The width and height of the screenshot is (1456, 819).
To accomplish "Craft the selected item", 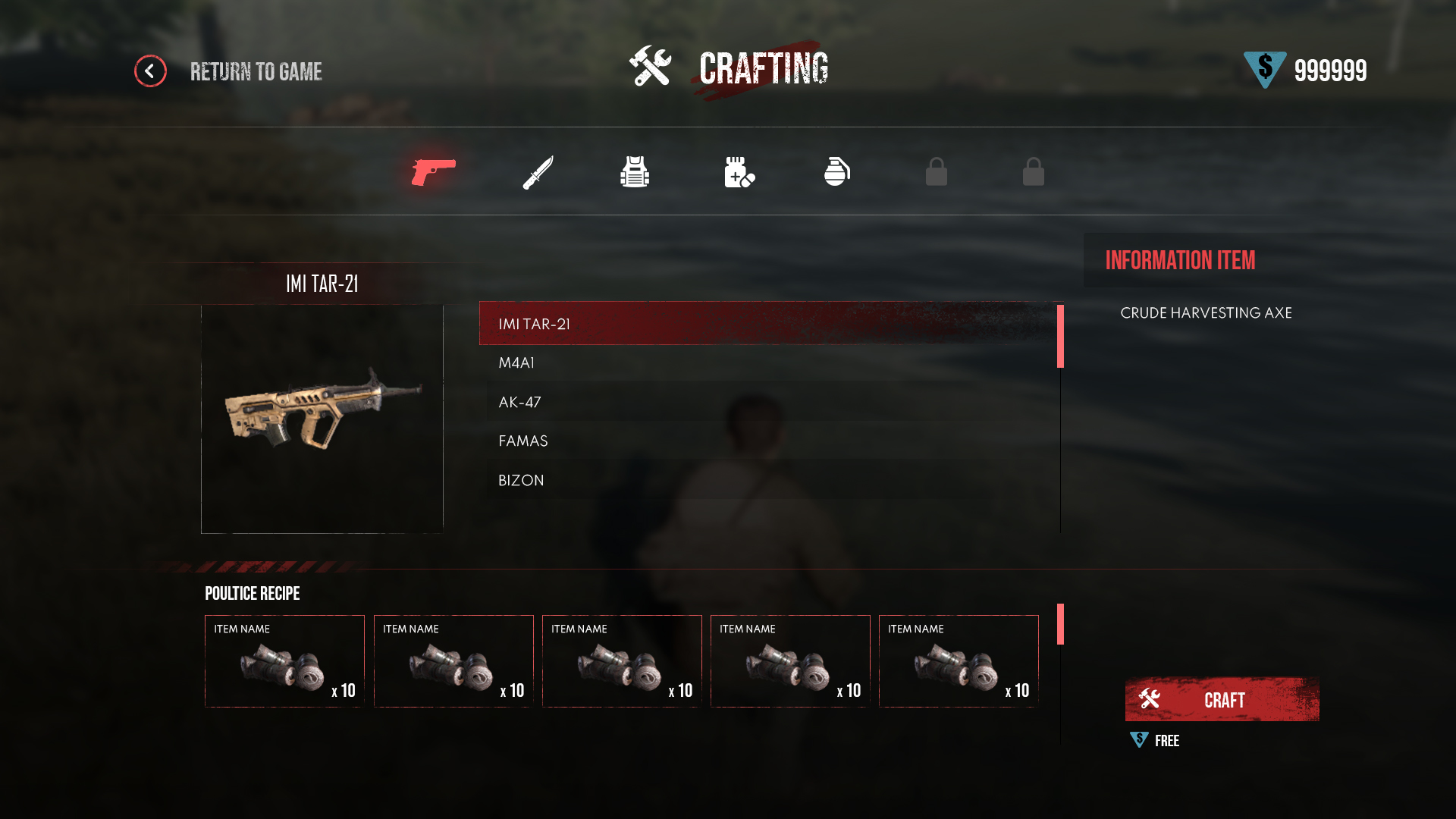I will (x=1222, y=699).
